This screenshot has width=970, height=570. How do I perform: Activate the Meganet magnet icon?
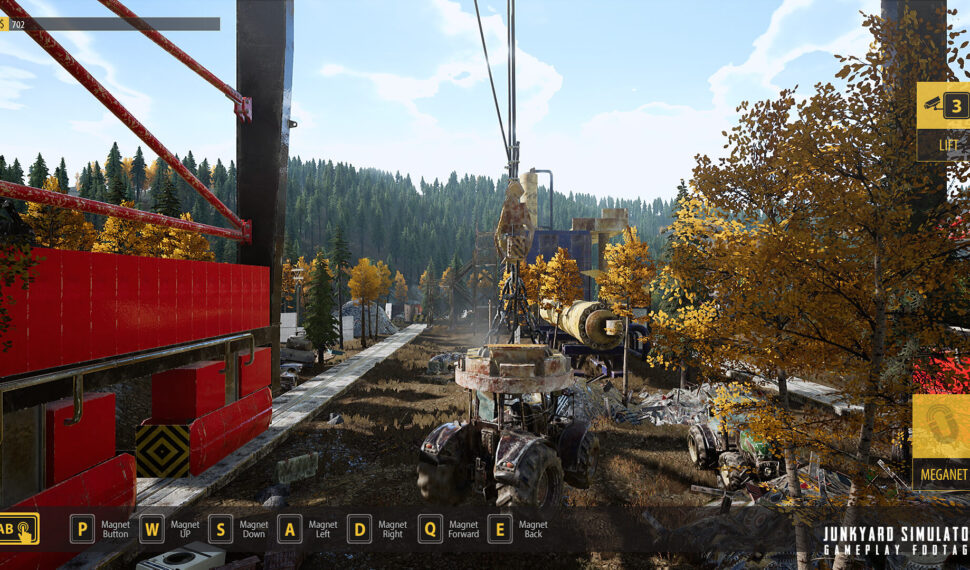click(x=941, y=426)
